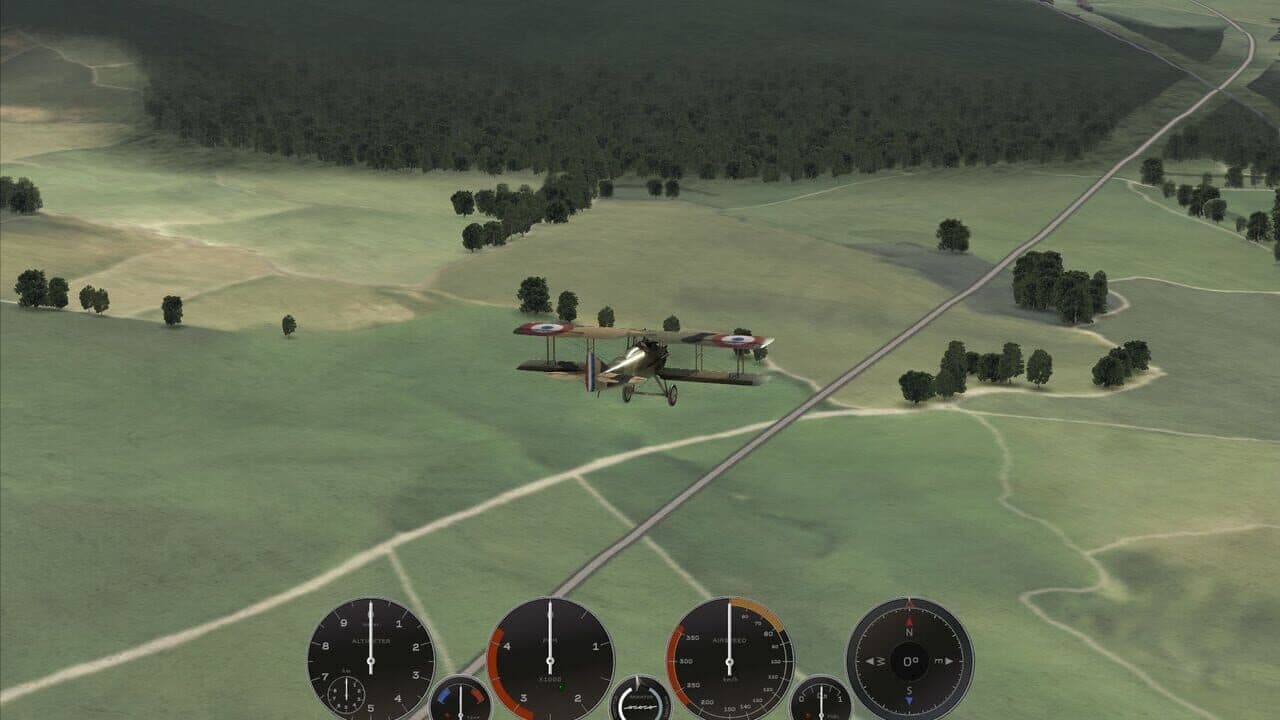Click the AIRSPEED label text
This screenshot has width=1280, height=720.
click(730, 639)
